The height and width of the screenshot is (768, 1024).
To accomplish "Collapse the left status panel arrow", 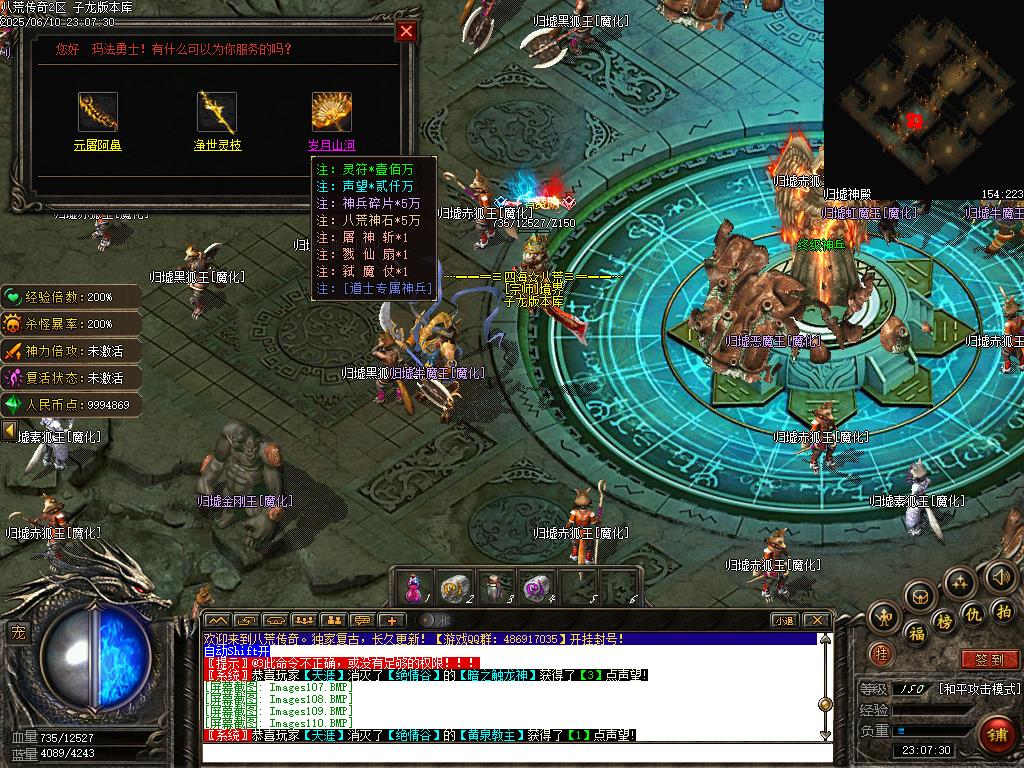I will [x=9, y=431].
